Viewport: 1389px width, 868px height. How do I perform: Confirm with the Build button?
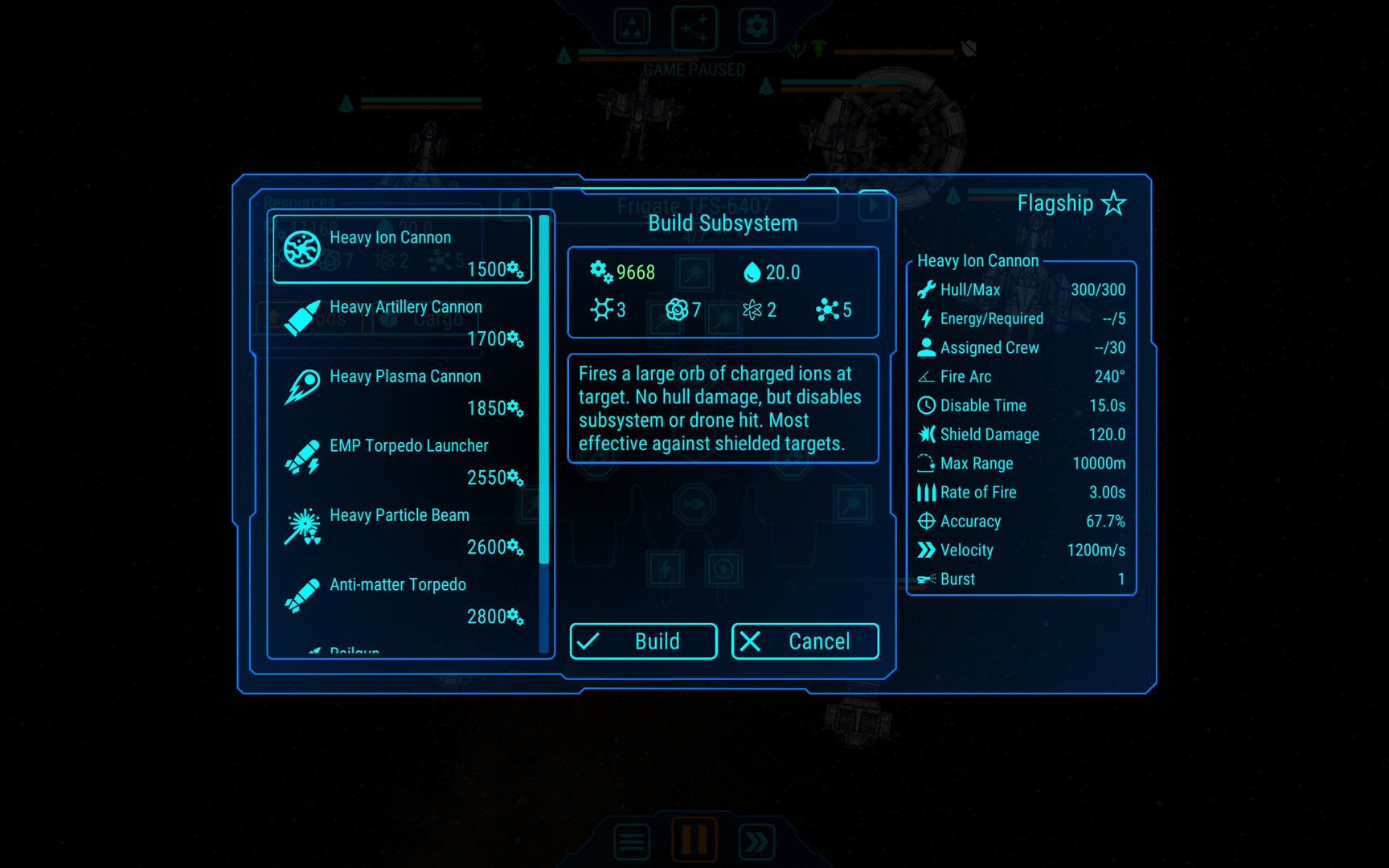[643, 641]
